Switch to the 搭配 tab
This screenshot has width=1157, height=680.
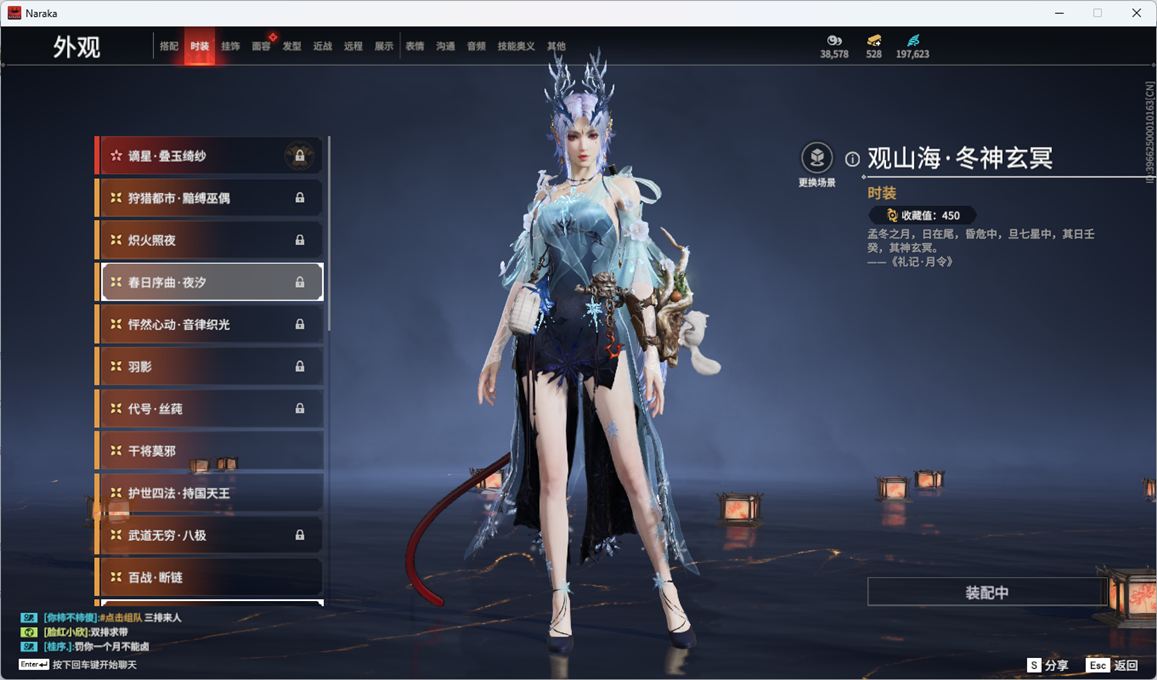[169, 46]
